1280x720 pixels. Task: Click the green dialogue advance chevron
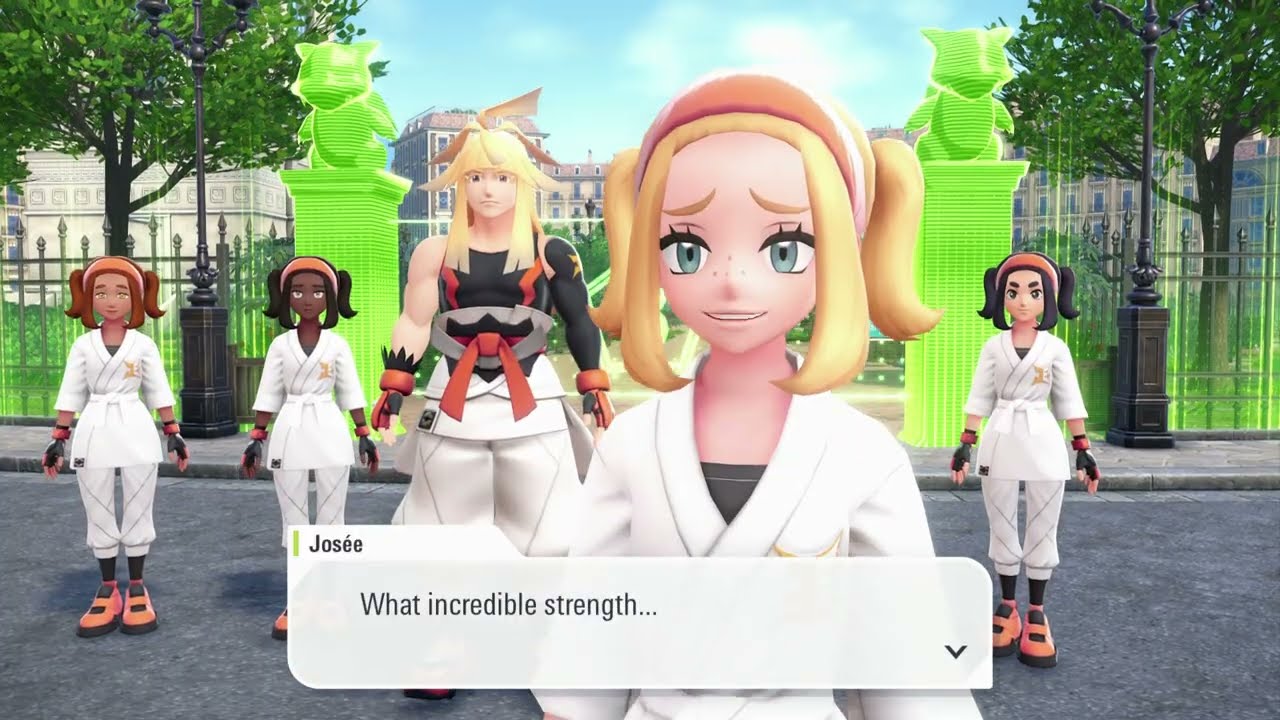957,649
